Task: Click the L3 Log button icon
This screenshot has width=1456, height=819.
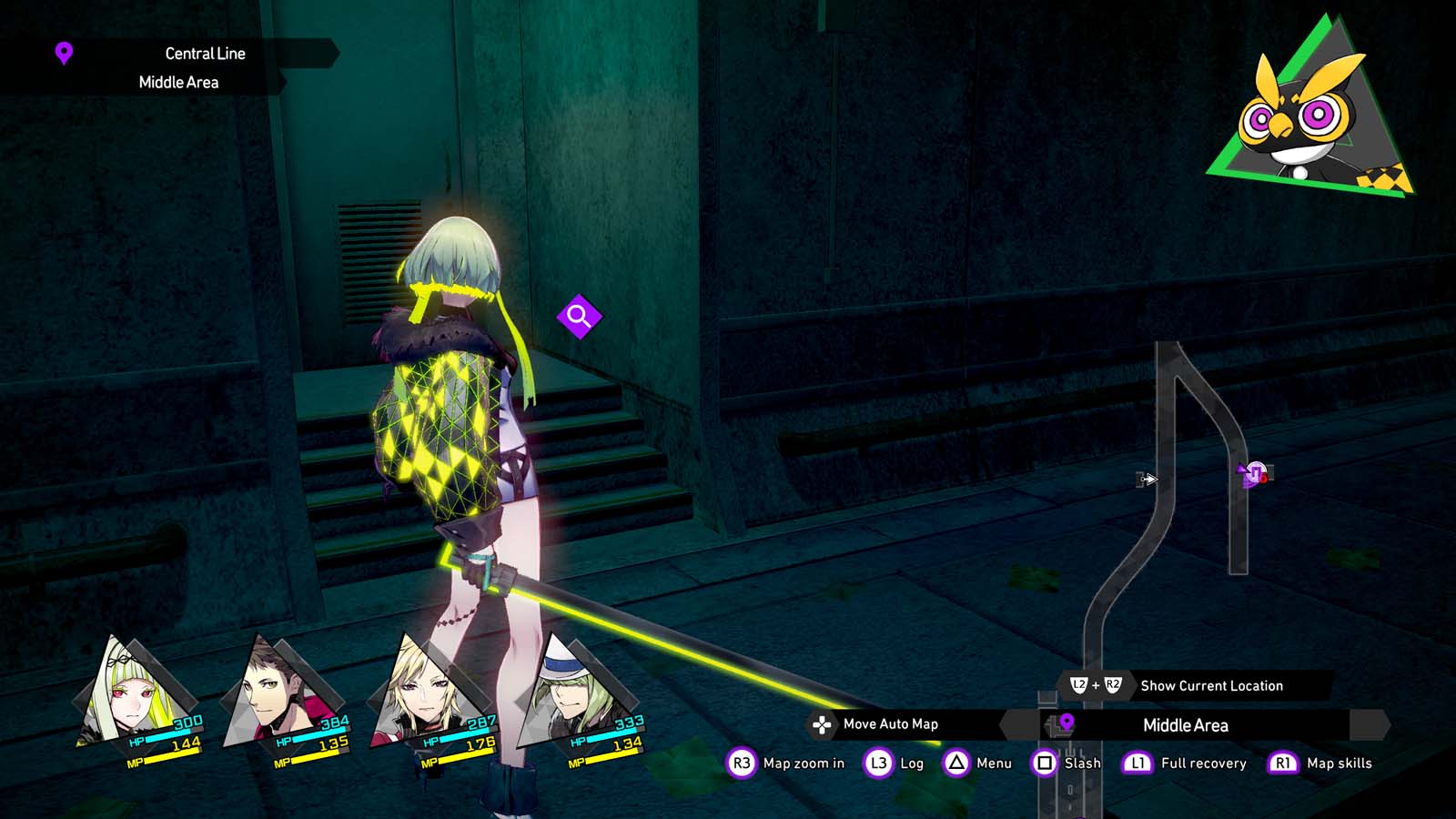Action: 876,763
